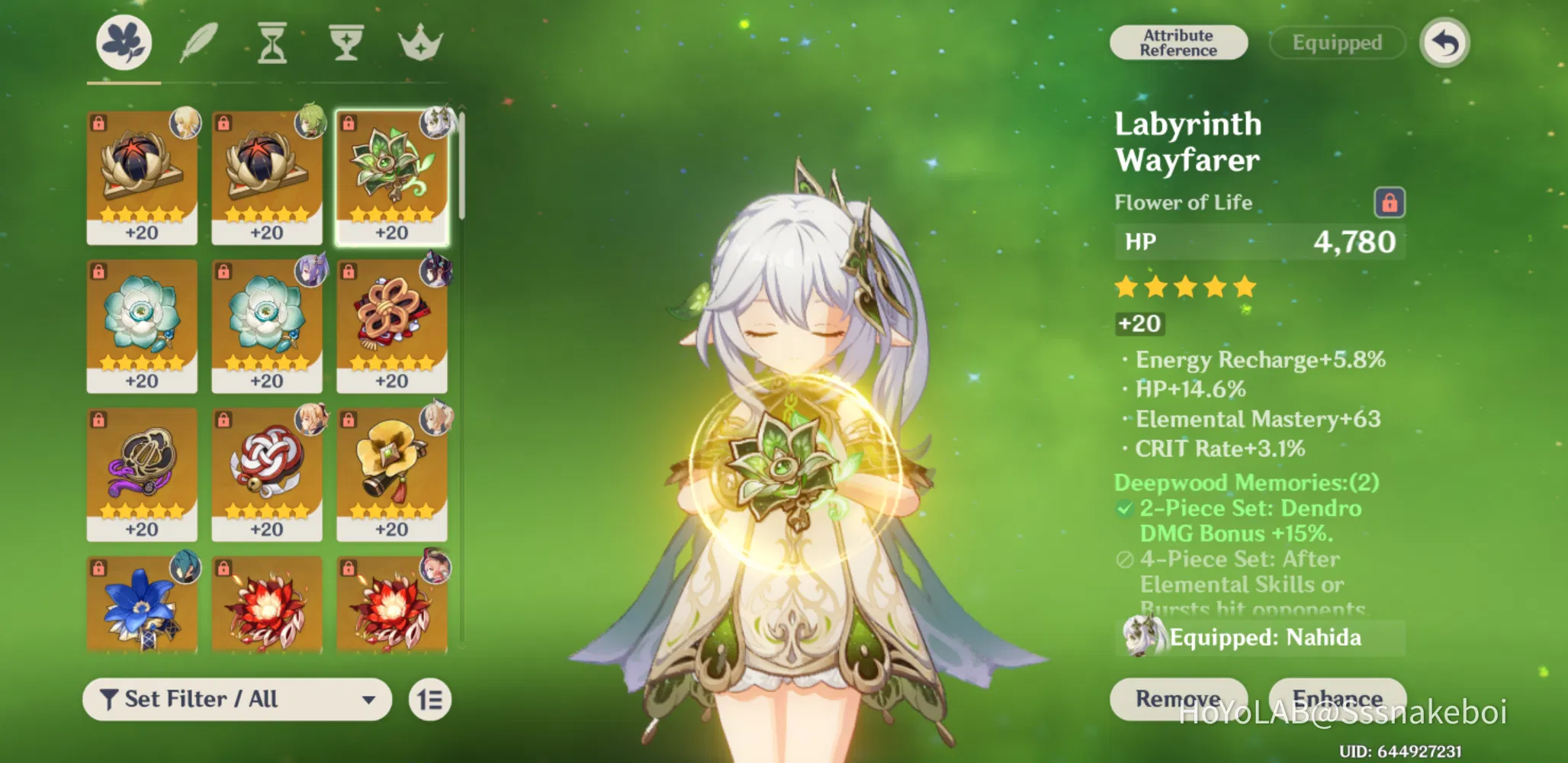The width and height of the screenshot is (1568, 763).
Task: Toggle the lock icon on the blue flower artifact
Action: pyautogui.click(x=99, y=568)
